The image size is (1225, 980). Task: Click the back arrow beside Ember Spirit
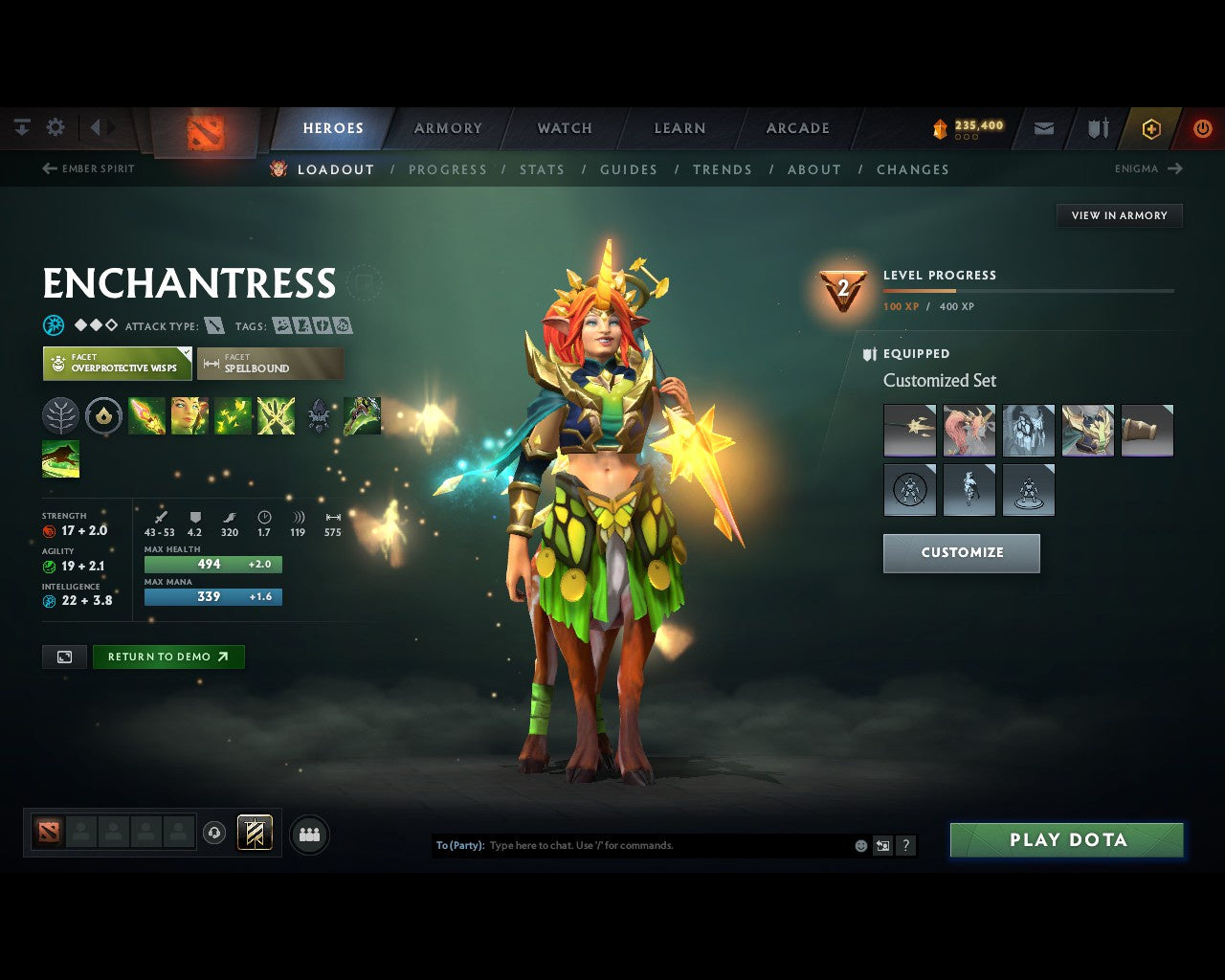click(48, 168)
